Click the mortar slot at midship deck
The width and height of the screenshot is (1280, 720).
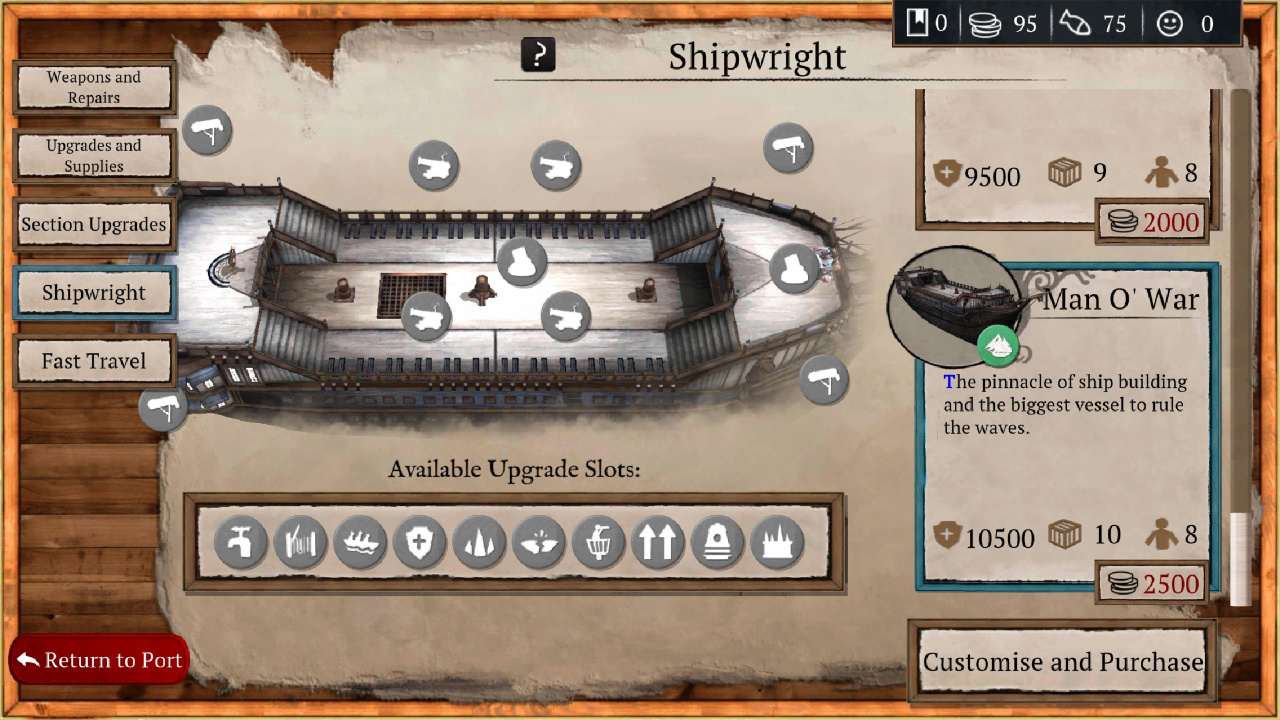click(x=521, y=260)
